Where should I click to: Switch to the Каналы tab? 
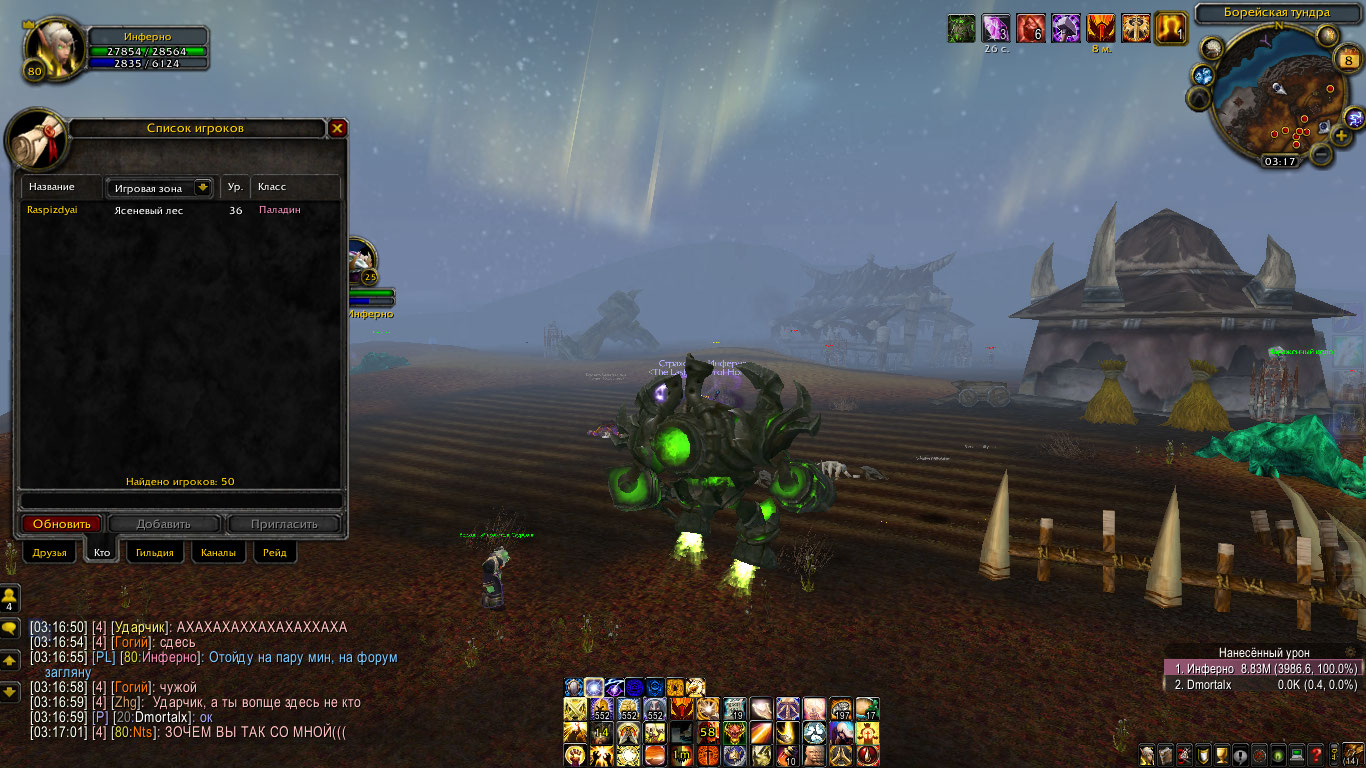coord(218,552)
